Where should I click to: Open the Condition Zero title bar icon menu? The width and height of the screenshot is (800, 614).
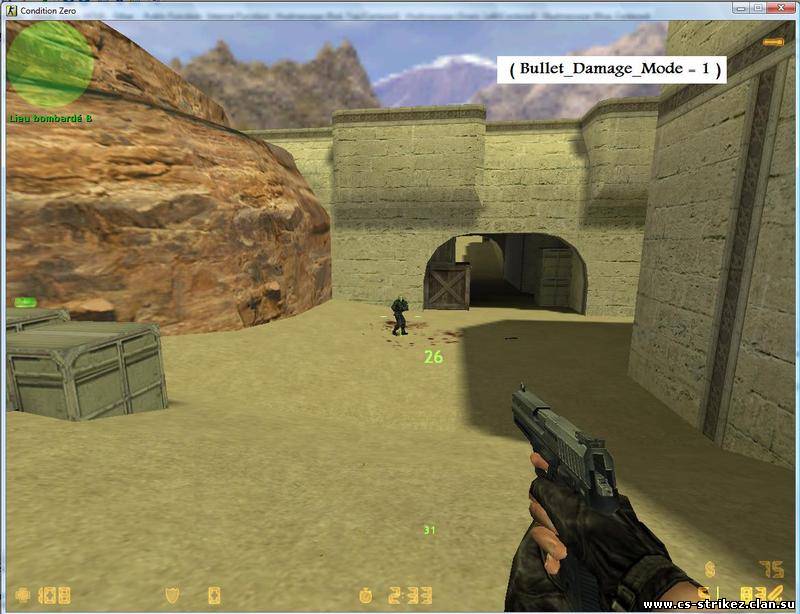pos(10,10)
